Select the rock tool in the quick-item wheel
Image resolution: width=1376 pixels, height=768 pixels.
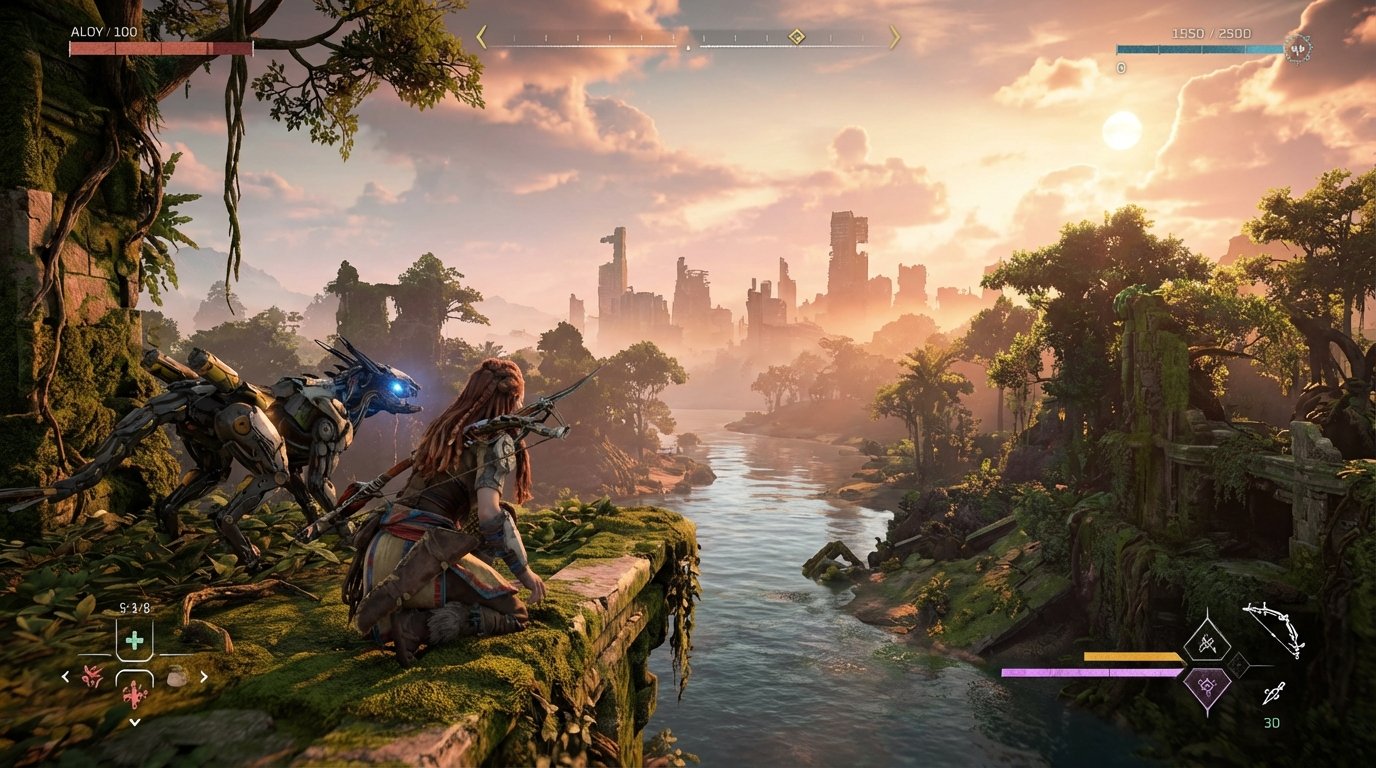click(176, 676)
